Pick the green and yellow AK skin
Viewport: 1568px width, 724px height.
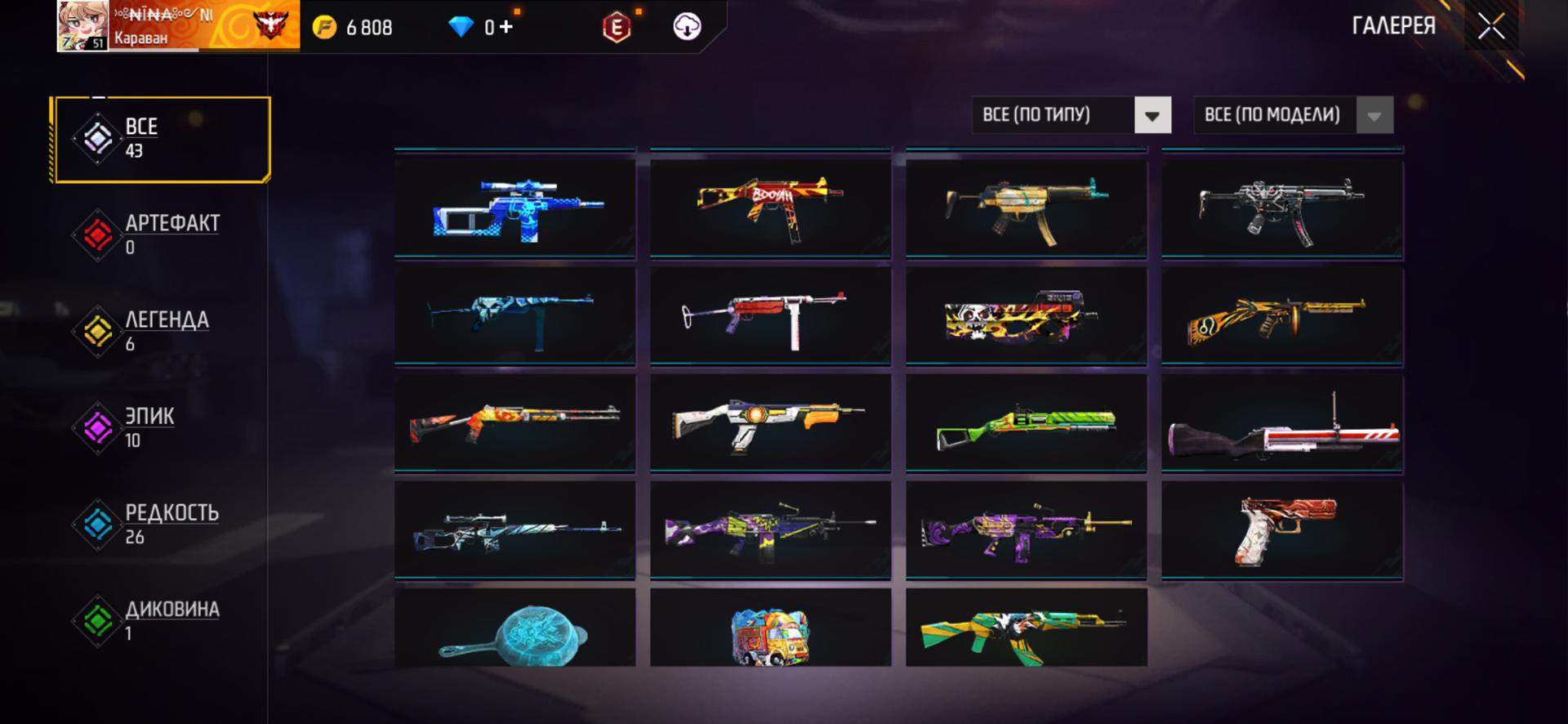click(x=1026, y=631)
